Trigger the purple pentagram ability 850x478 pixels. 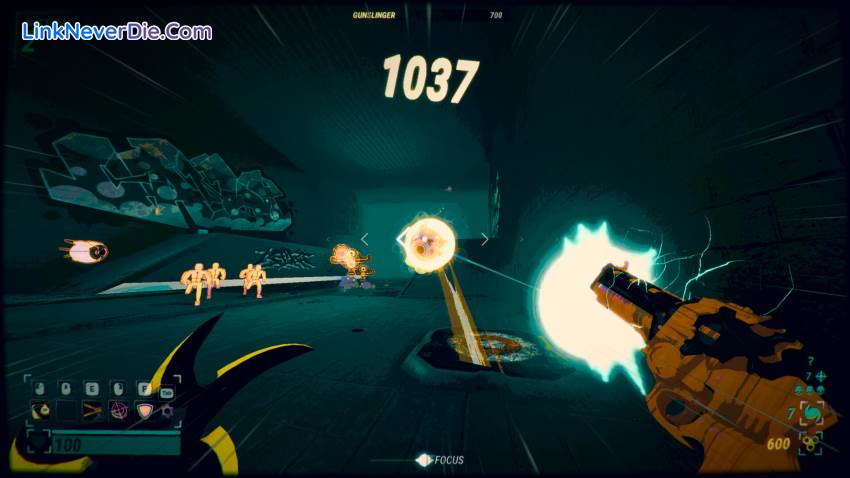tap(118, 410)
